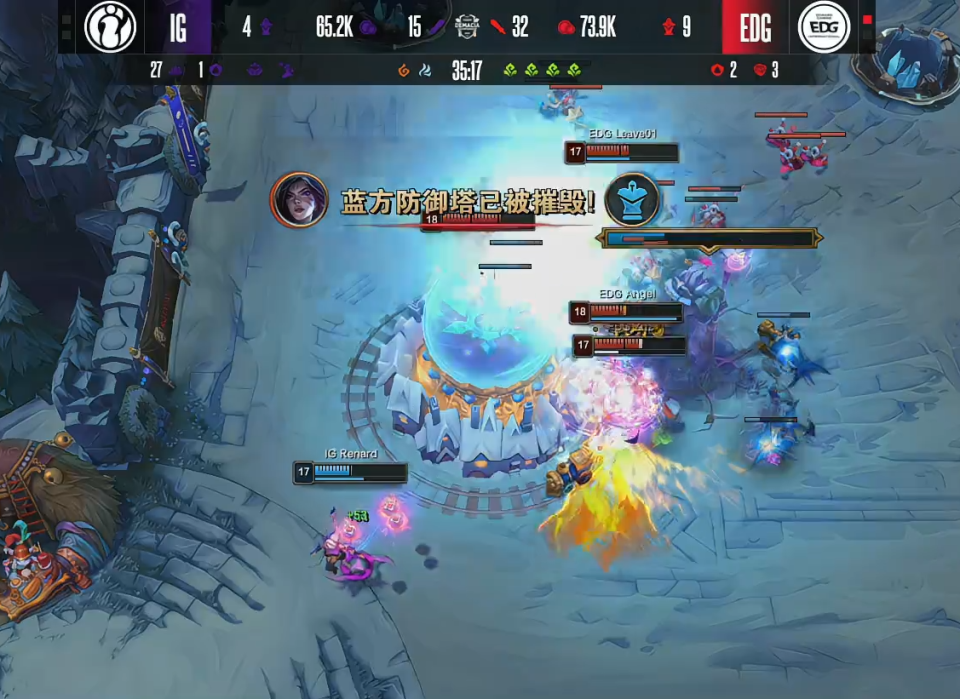Click the blue turret icon in the announcement
This screenshot has width=960, height=699.
point(632,199)
